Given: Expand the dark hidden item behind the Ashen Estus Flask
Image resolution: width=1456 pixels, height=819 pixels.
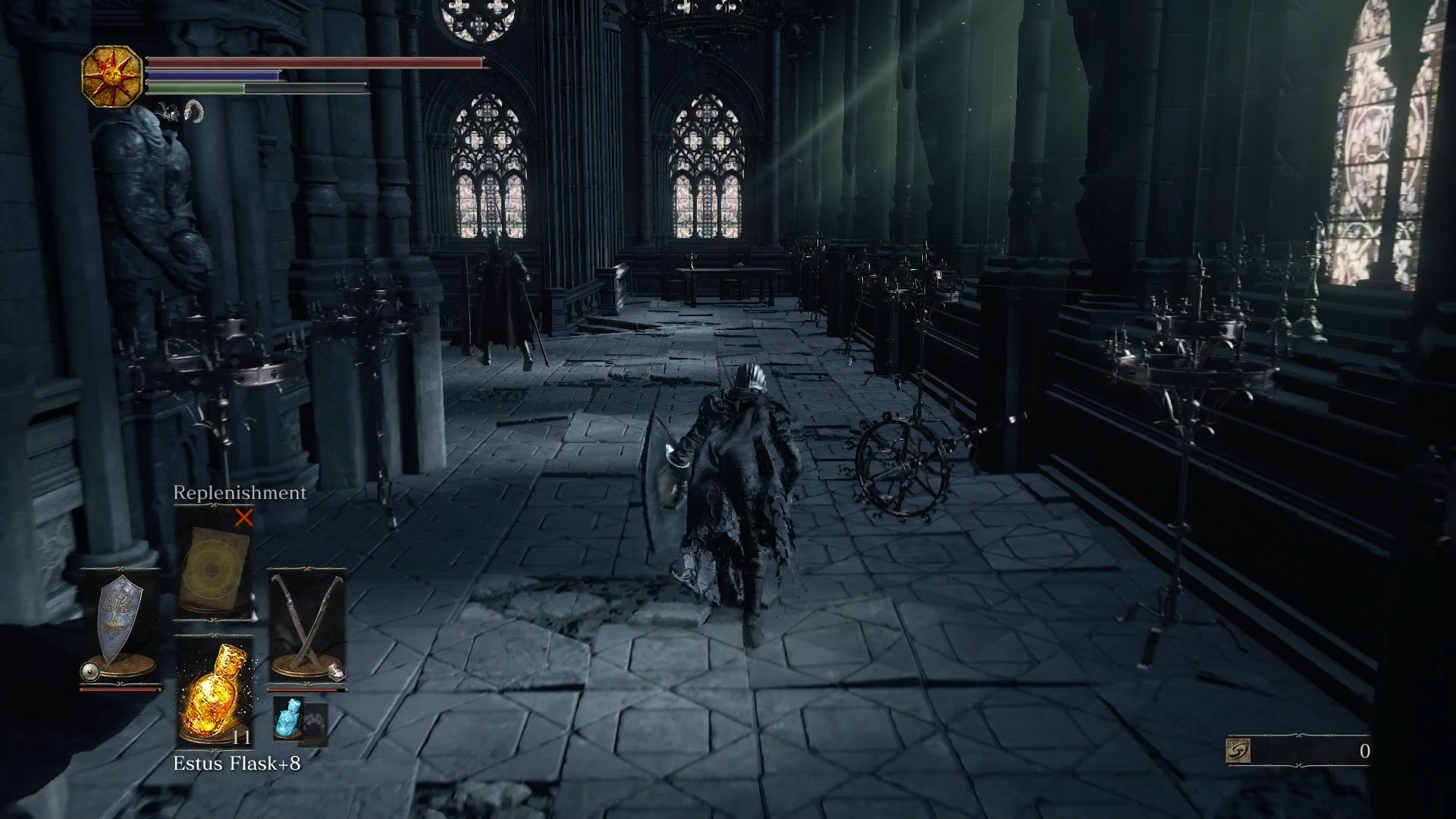Looking at the screenshot, I should [315, 724].
